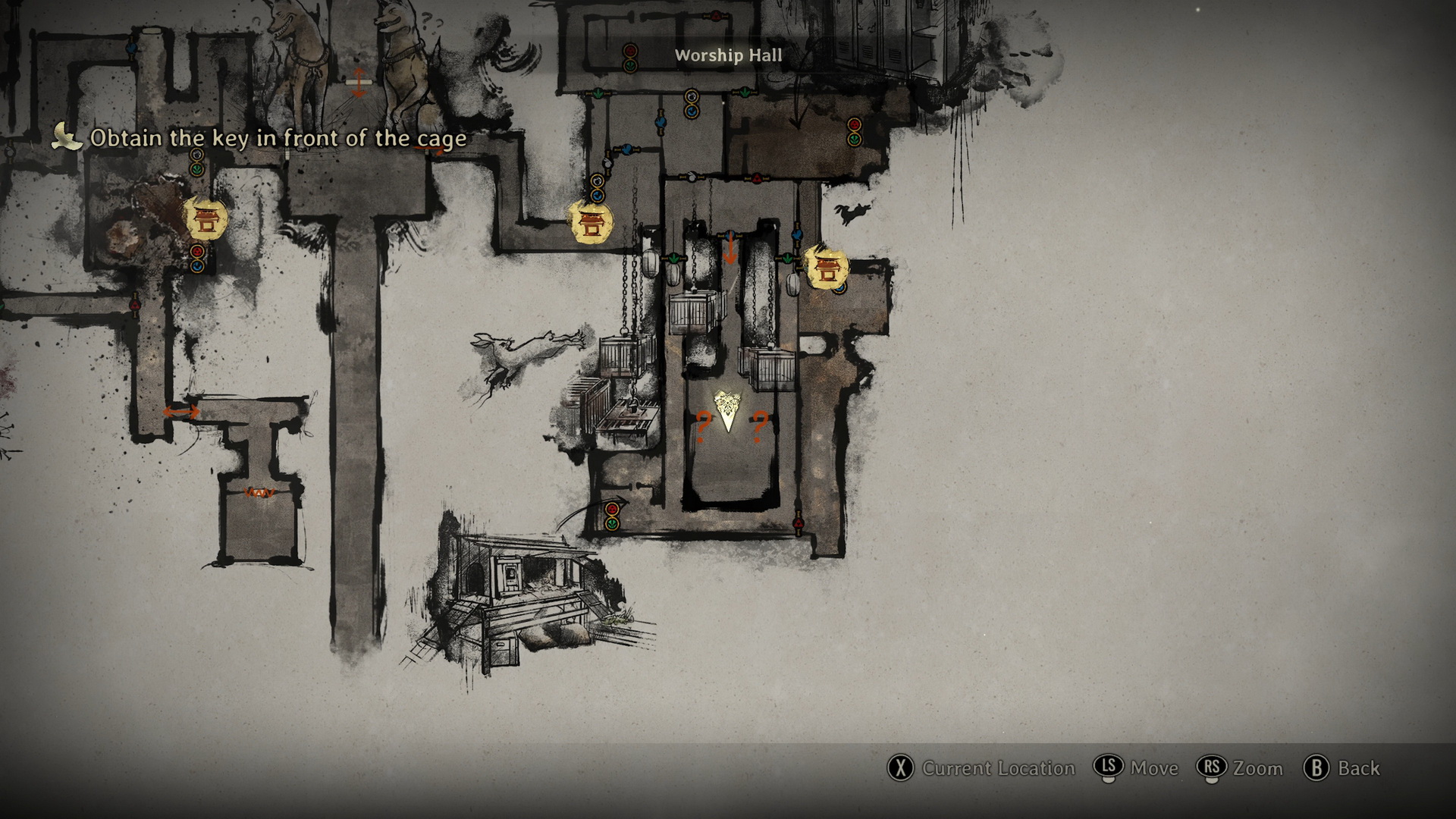
Task: Select the objective tracker about the cage key
Action: click(278, 139)
